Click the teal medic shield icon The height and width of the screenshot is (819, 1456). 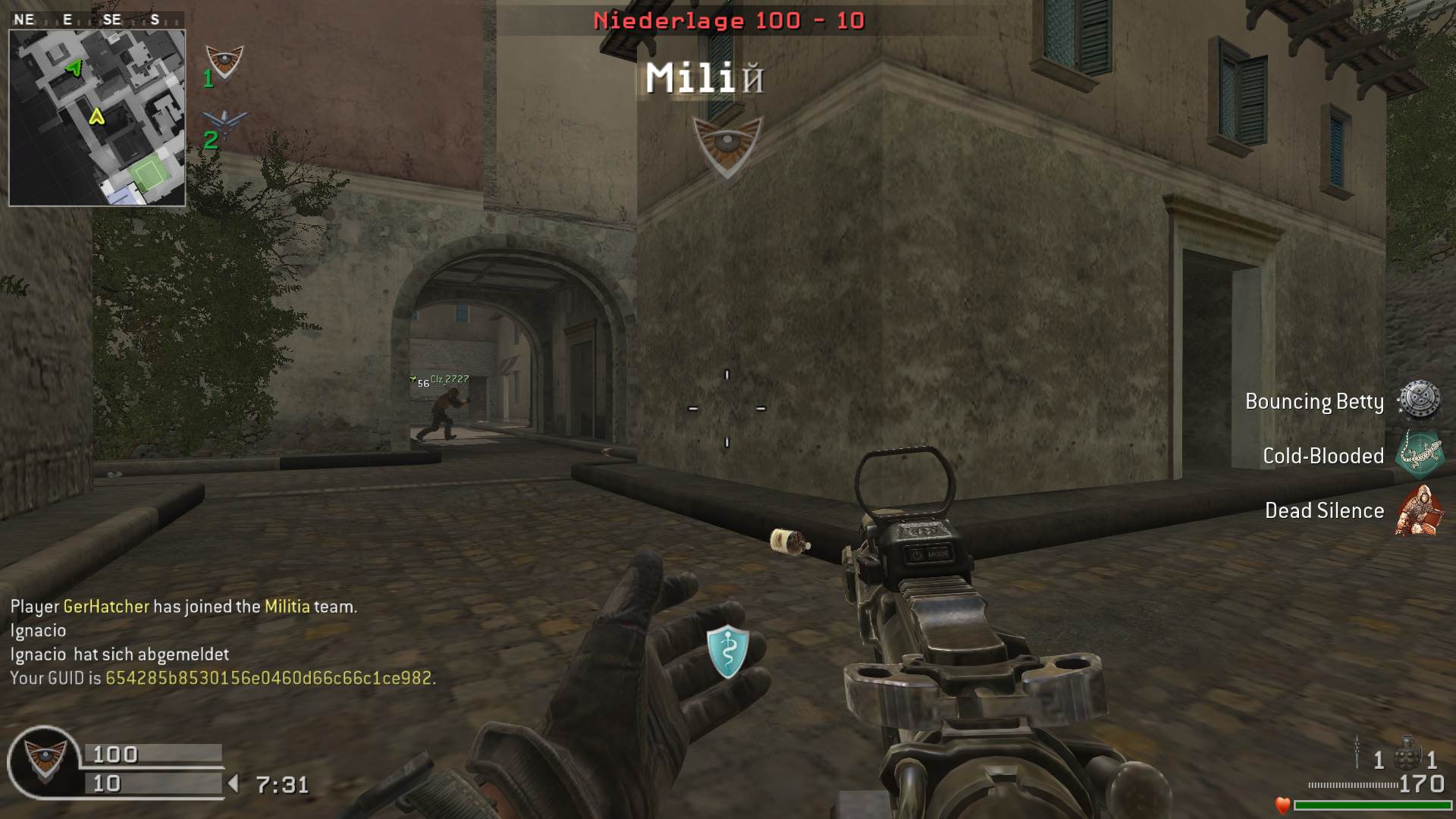tap(727, 651)
